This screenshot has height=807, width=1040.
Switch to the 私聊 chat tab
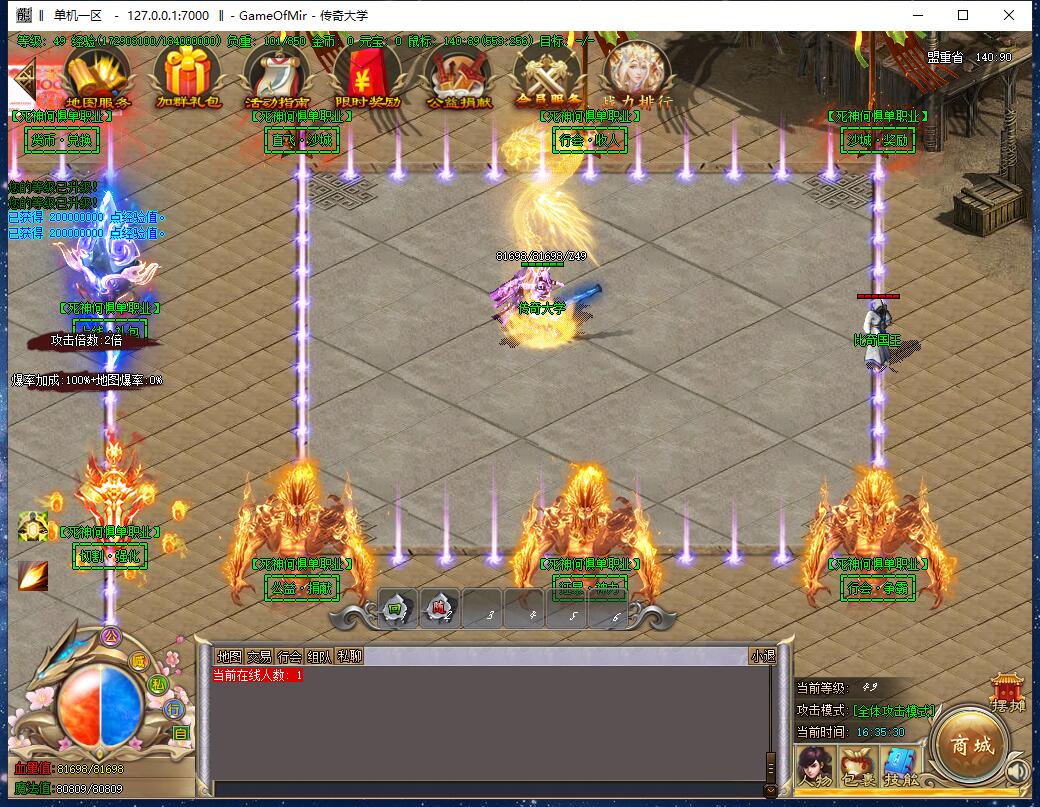pos(349,657)
